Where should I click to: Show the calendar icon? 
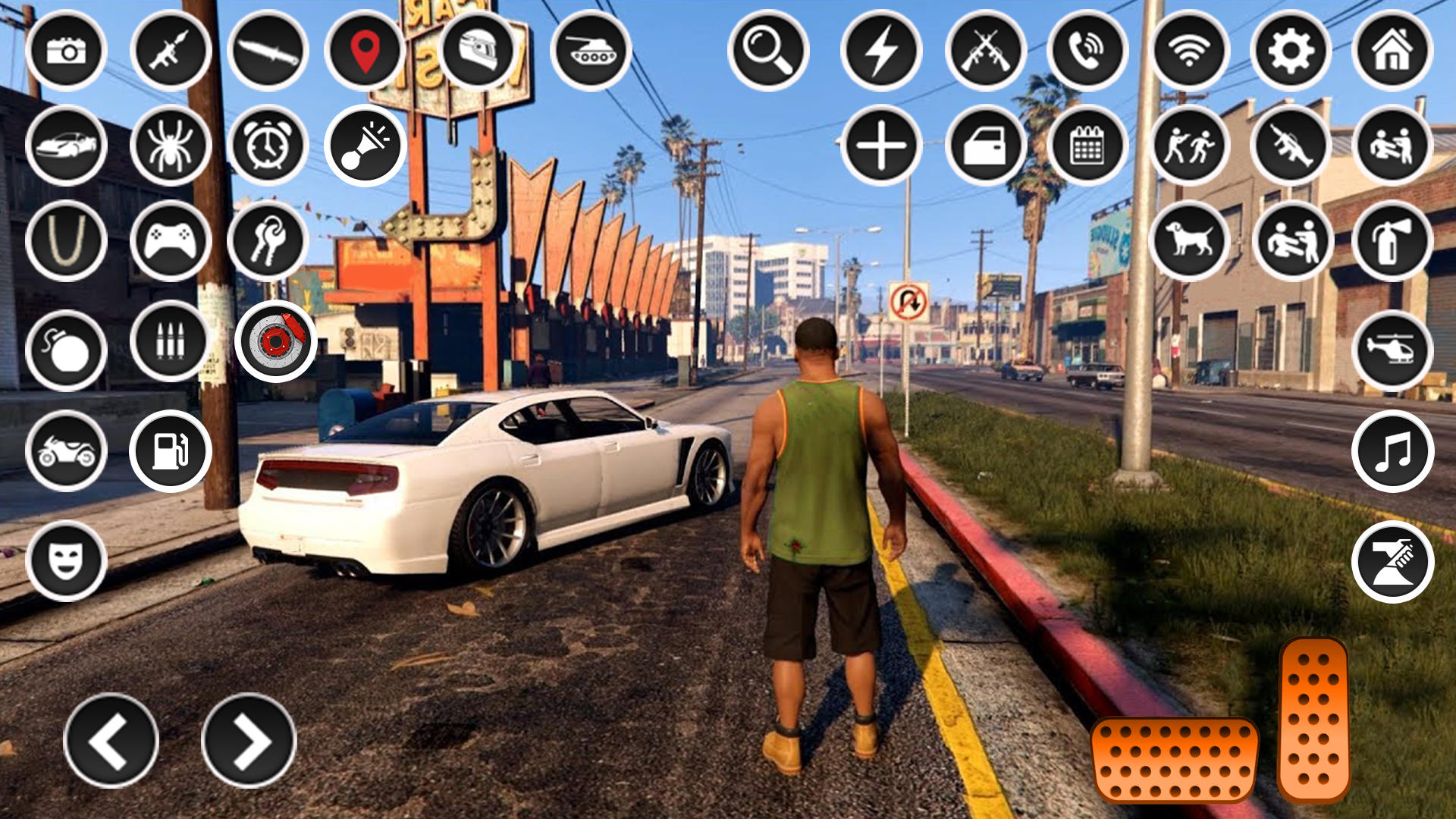[x=1087, y=145]
